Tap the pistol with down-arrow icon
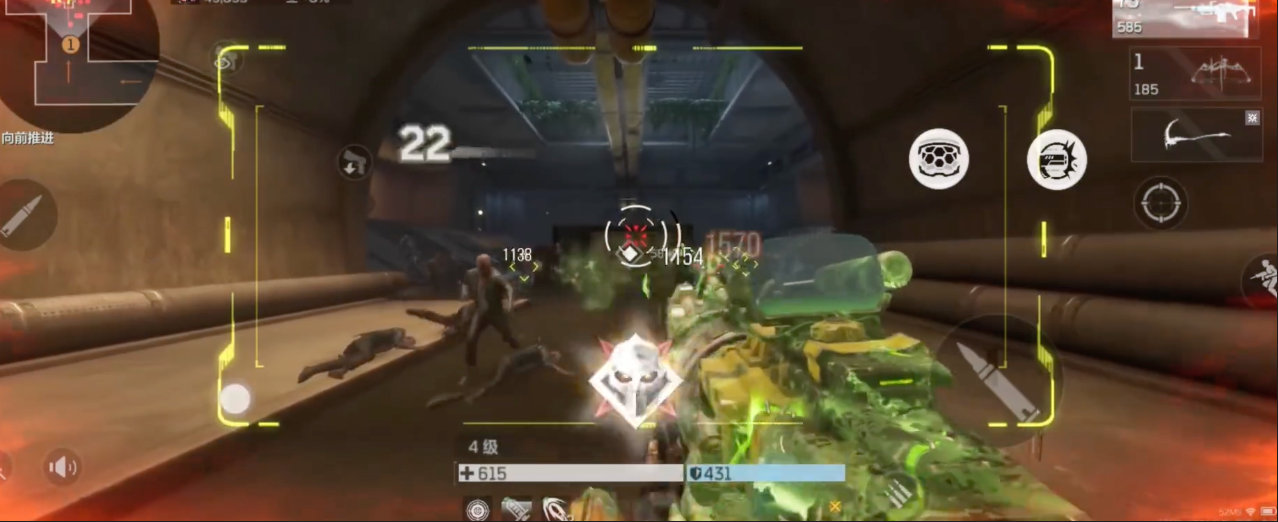The image size is (1278, 522). tap(355, 160)
